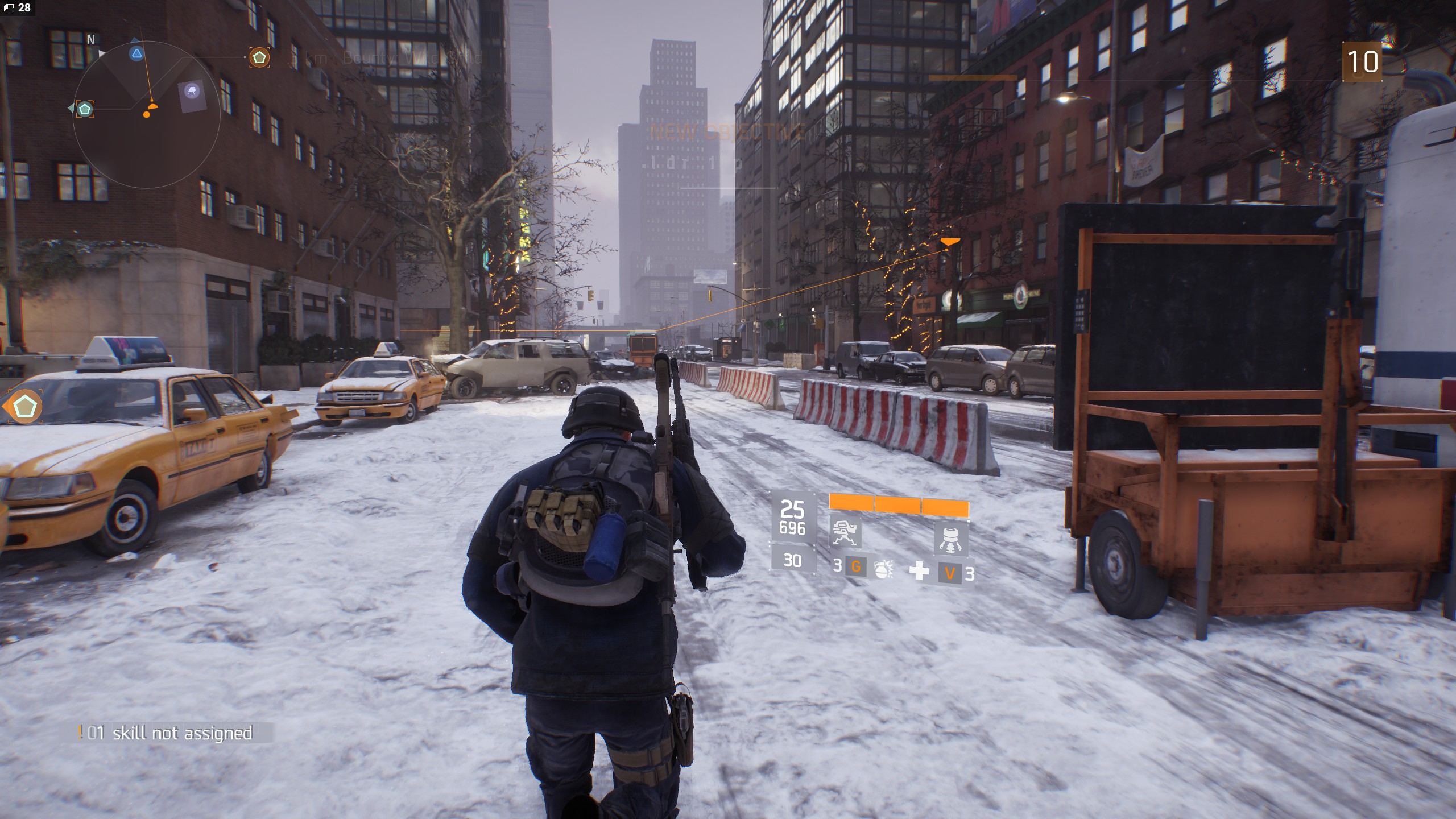Viewport: 1456px width, 819px height.
Task: Click the blue triangle marker on minimap
Action: coord(136,54)
